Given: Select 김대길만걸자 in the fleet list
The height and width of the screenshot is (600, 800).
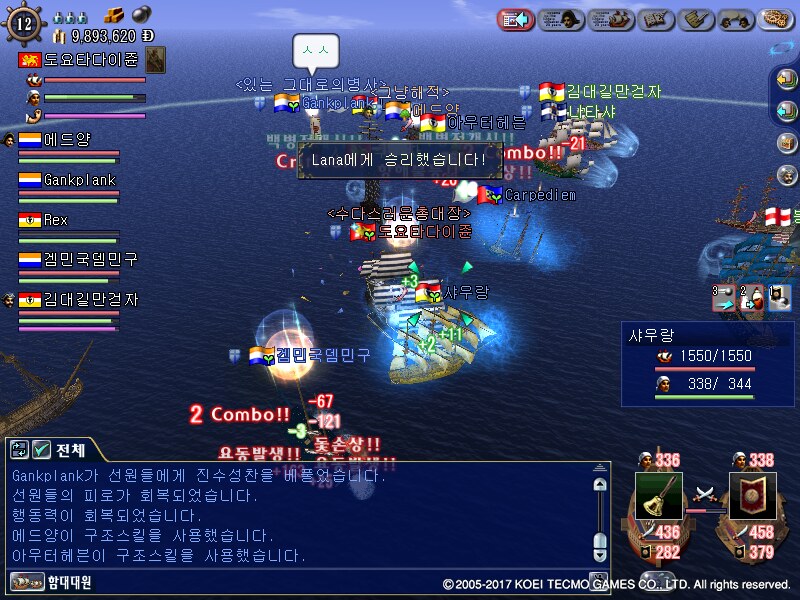Looking at the screenshot, I should 88,299.
